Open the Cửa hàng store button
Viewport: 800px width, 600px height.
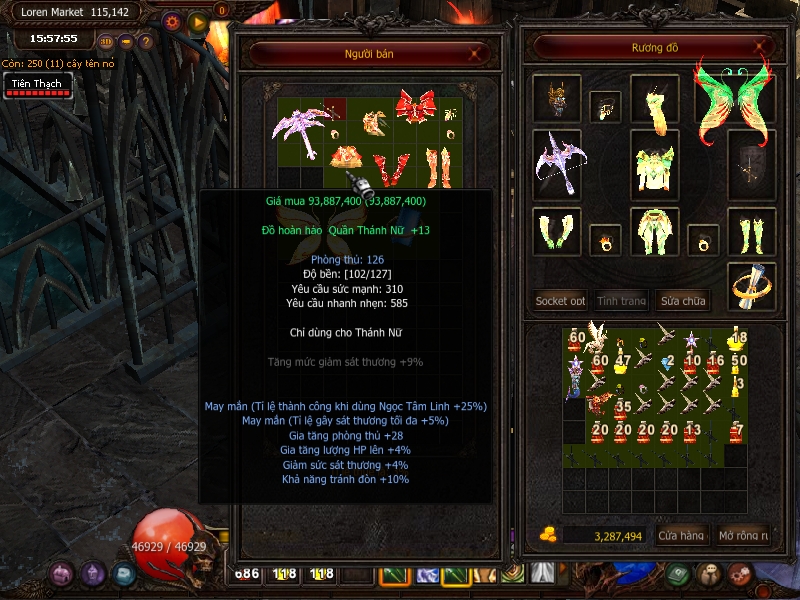point(682,536)
